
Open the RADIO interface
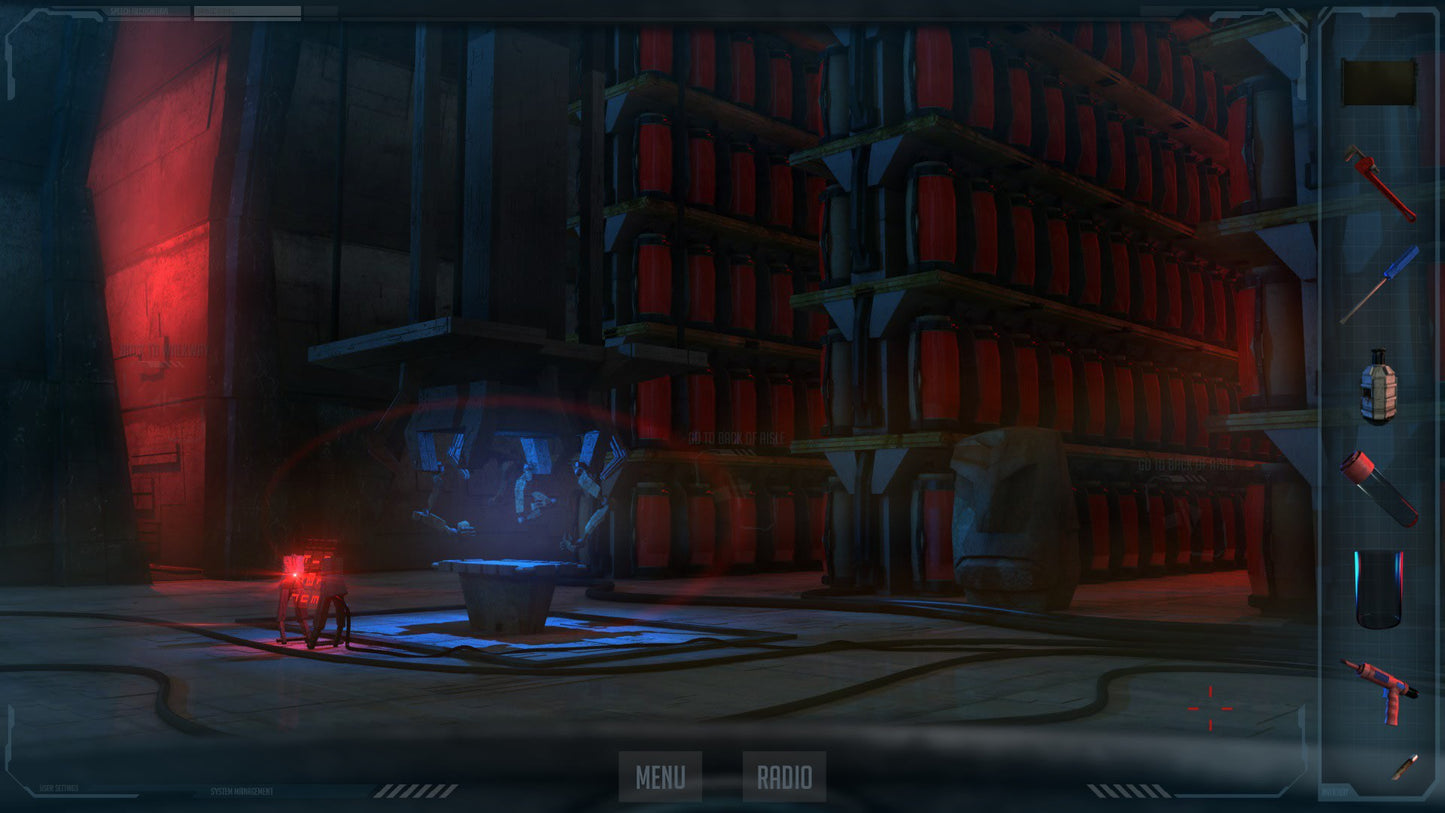(784, 776)
